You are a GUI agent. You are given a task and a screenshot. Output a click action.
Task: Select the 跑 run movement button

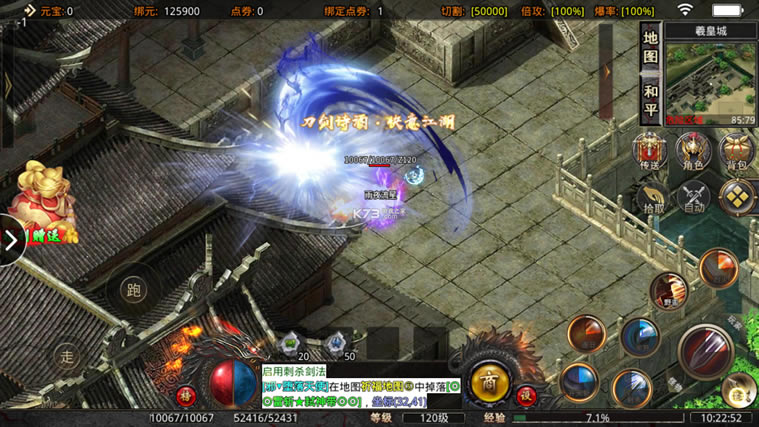(x=133, y=290)
